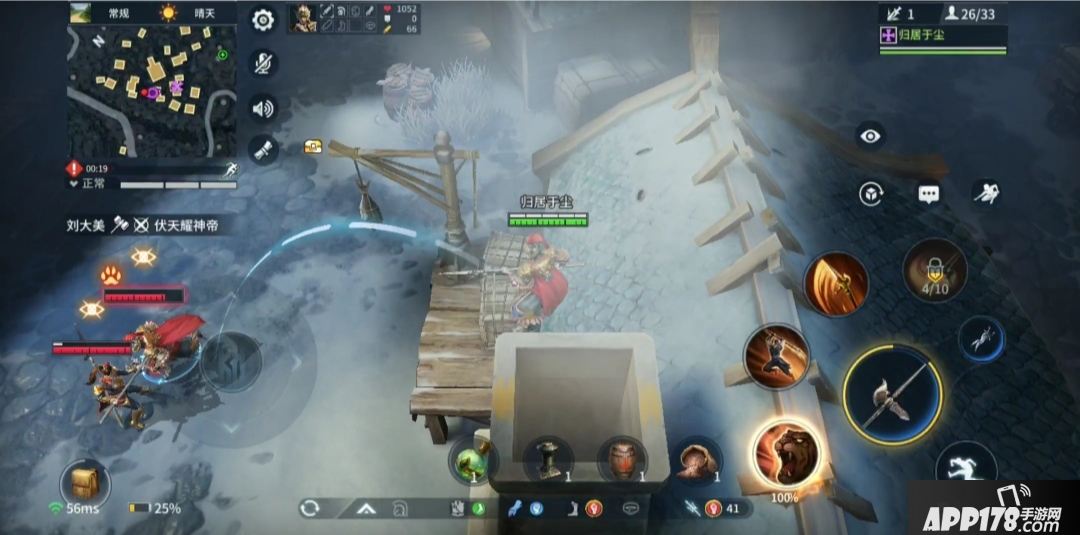
Task: Use the warrior strike skill
Action: 776,356
